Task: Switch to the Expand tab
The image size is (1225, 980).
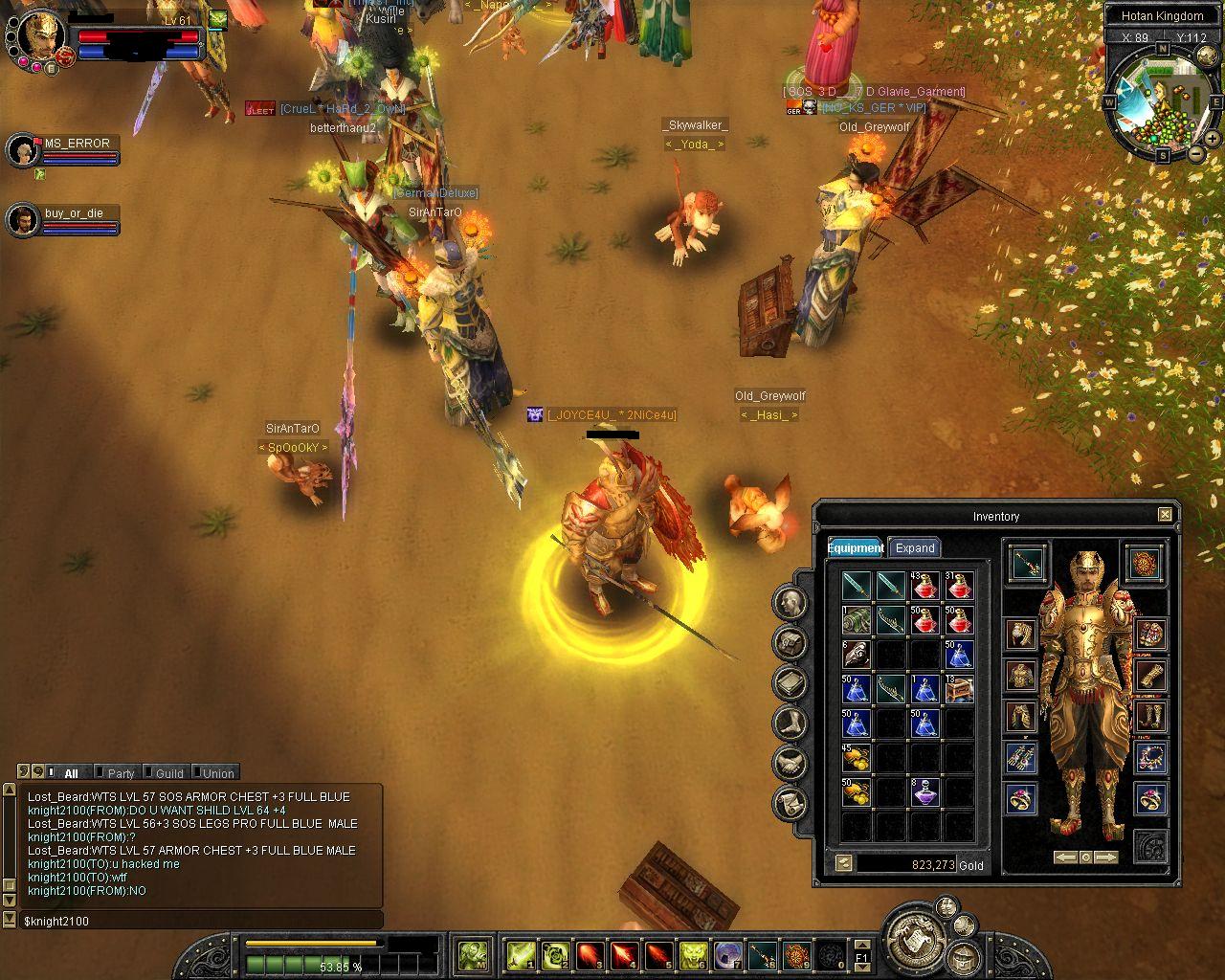Action: click(914, 548)
